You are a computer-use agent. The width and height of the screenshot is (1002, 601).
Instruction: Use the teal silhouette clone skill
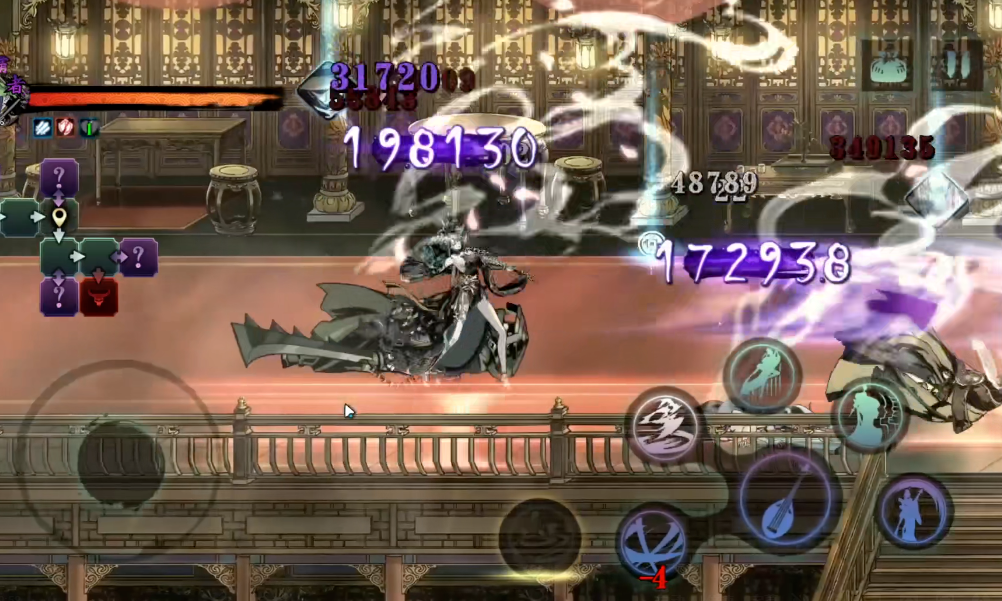(x=868, y=413)
